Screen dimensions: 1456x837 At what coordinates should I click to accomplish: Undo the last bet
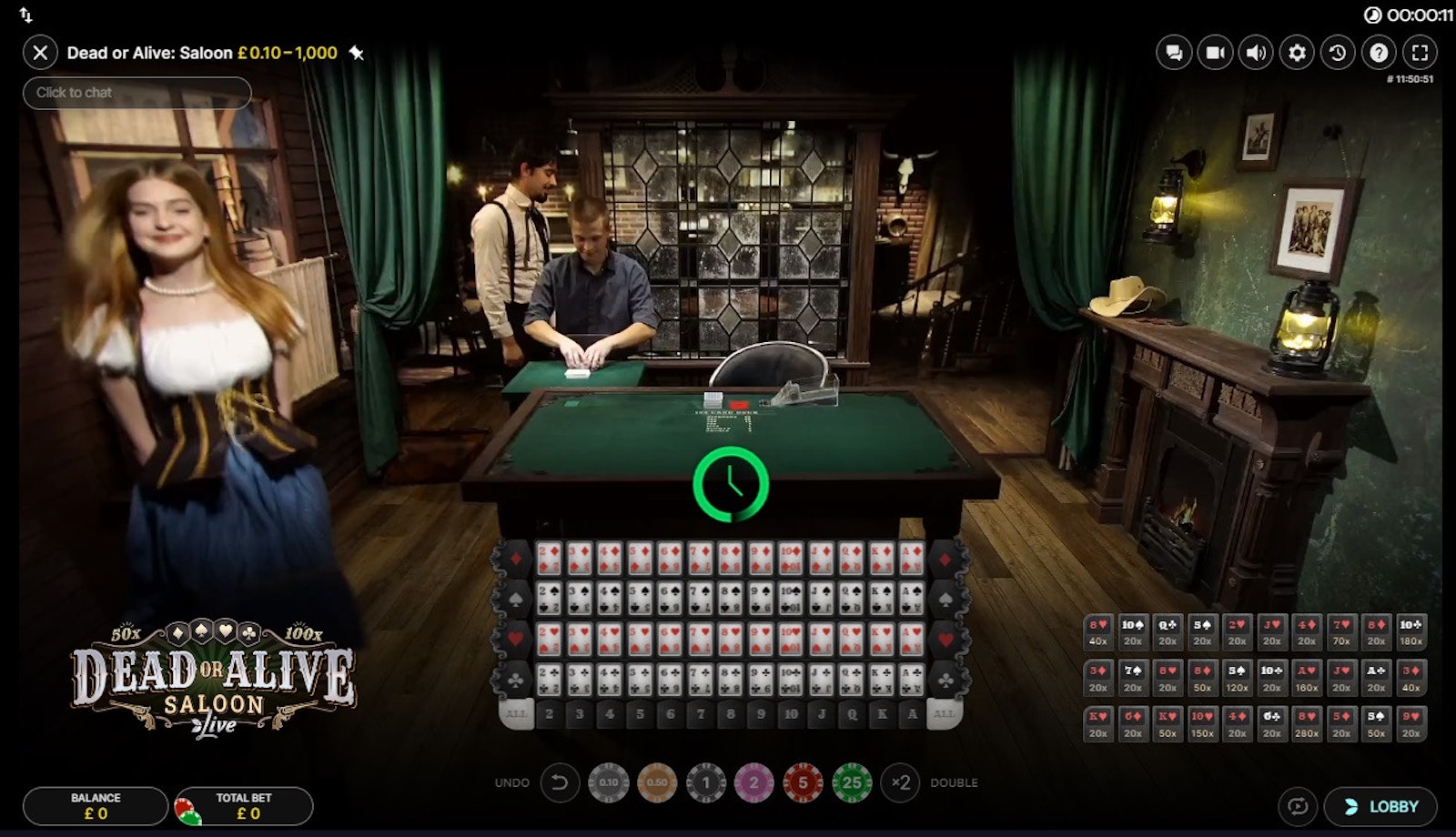(560, 782)
